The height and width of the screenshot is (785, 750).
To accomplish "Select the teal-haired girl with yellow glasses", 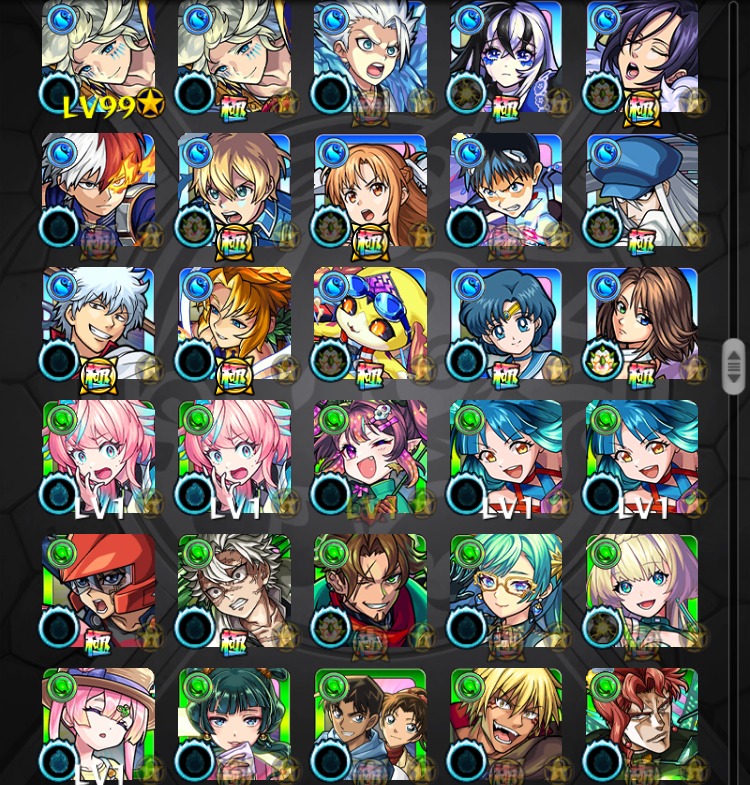I will 506,590.
